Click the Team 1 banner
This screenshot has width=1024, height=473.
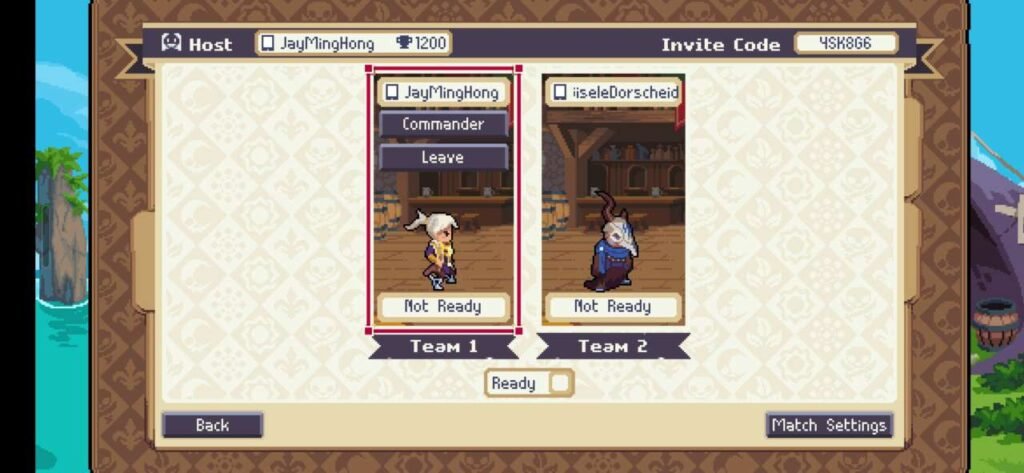tap(443, 347)
